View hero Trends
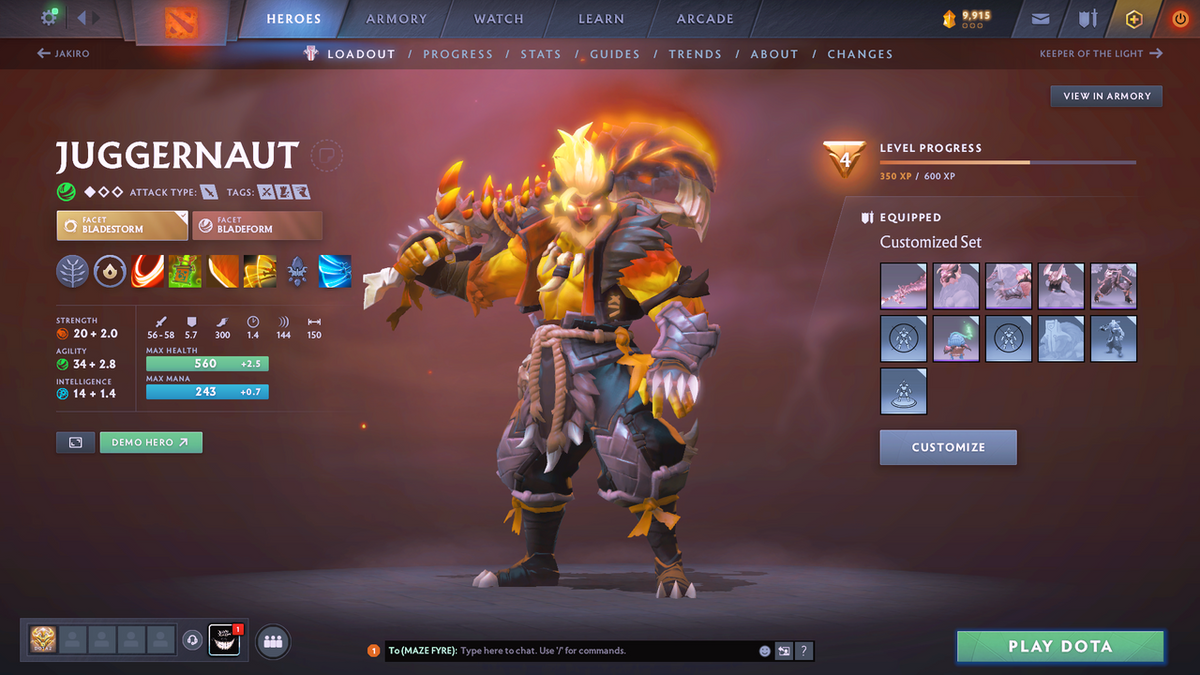This screenshot has height=675, width=1200. (695, 54)
